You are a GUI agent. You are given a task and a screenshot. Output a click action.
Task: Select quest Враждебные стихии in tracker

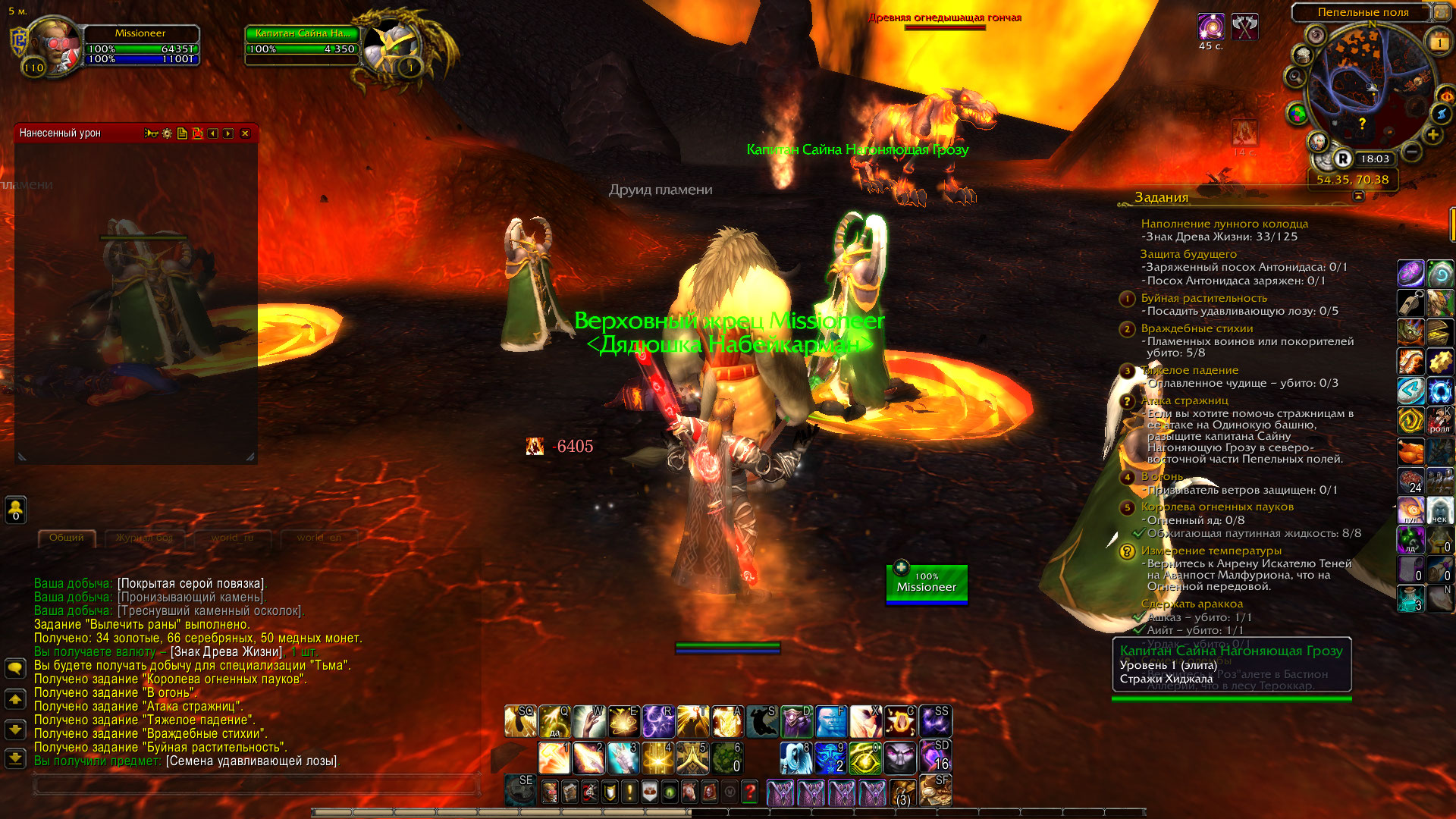(1197, 328)
